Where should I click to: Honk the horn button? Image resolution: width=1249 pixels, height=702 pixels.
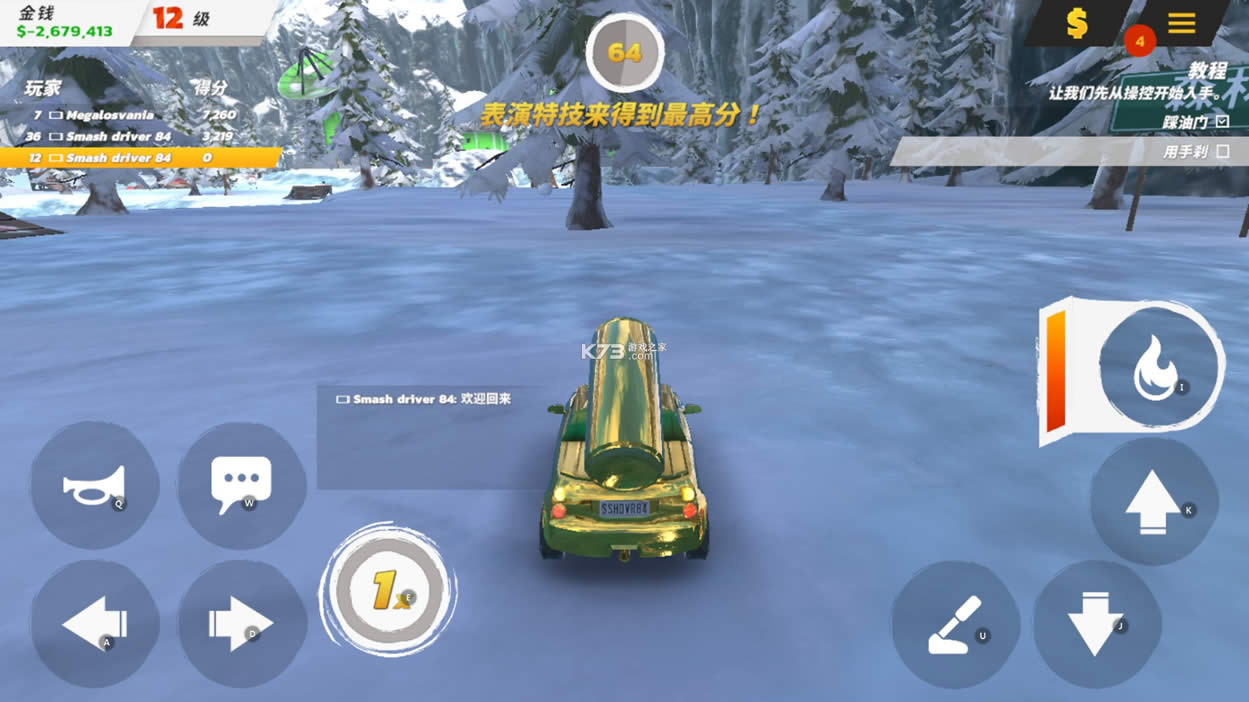[x=95, y=485]
